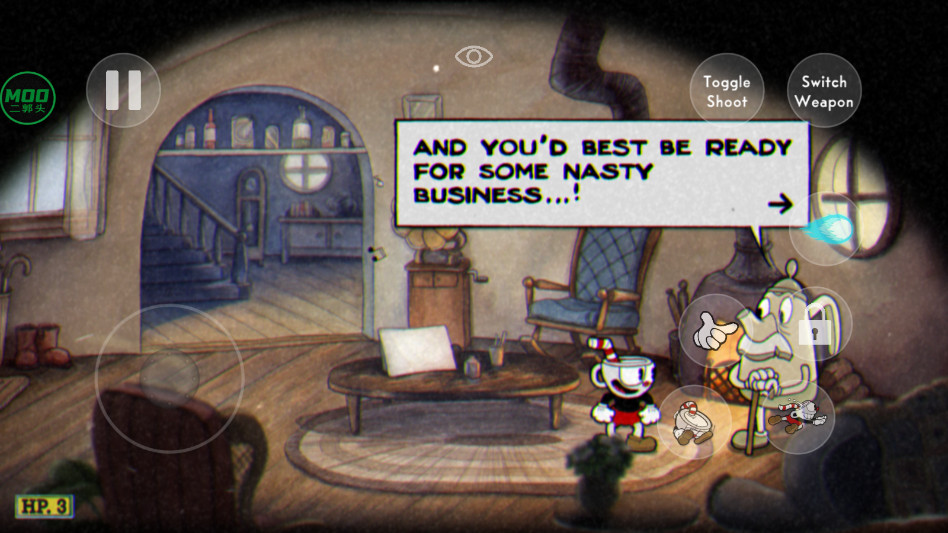Advance the dialogue with the arrow
This screenshot has width=948, height=533.
tap(779, 205)
